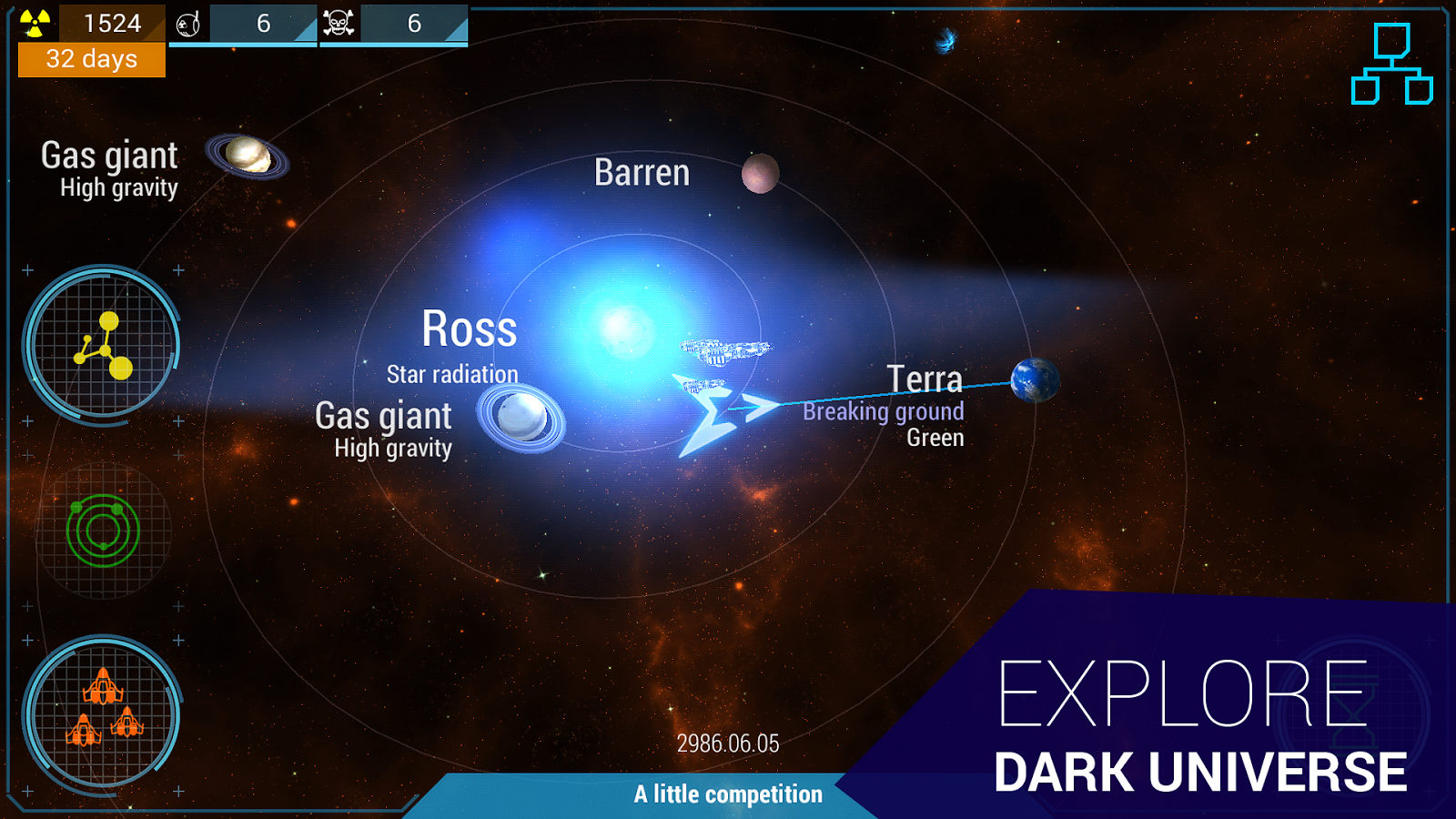The height and width of the screenshot is (819, 1456).
Task: Click the Ross star label
Action: click(x=470, y=329)
